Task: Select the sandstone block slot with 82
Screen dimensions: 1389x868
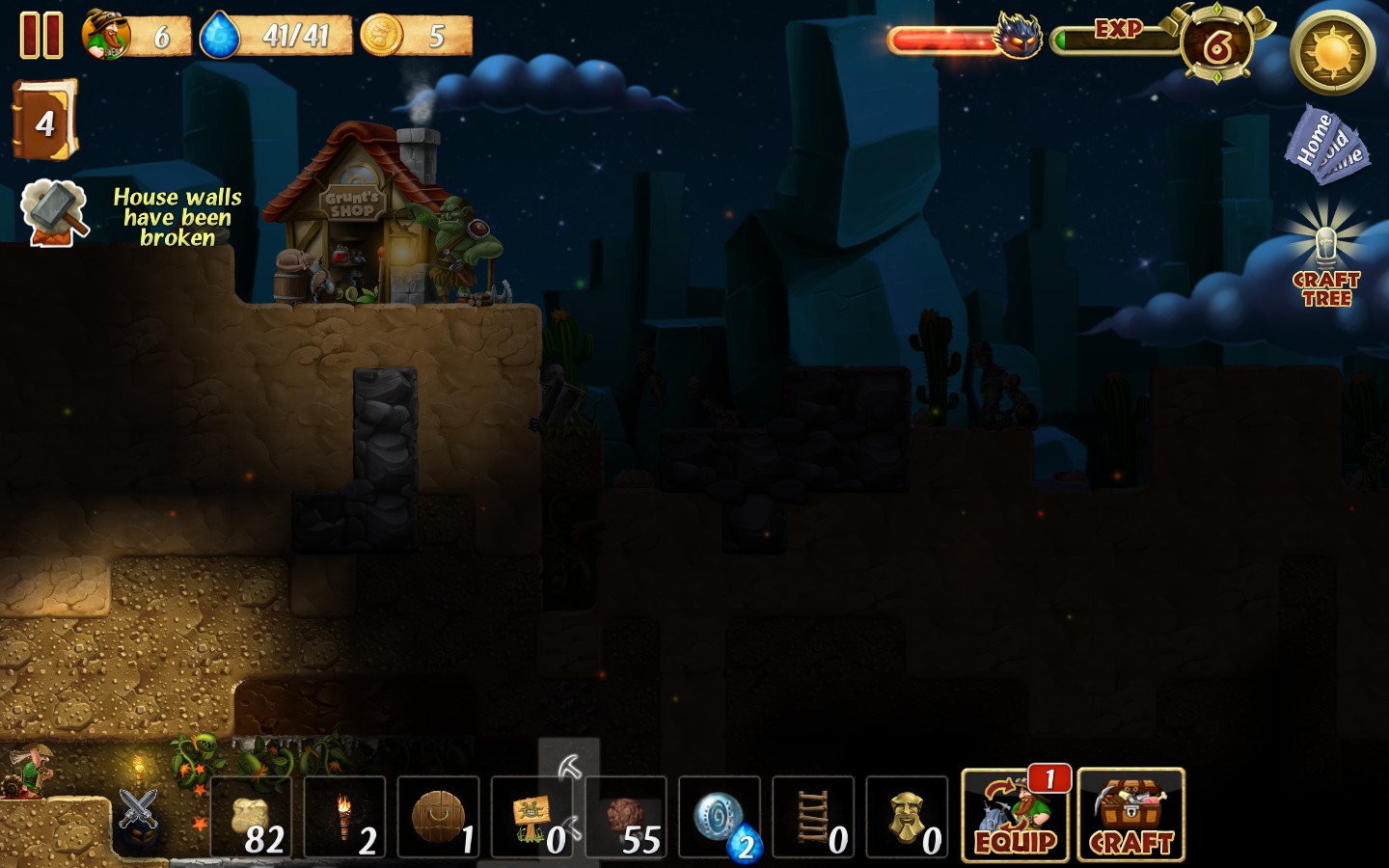Action: coord(251,818)
